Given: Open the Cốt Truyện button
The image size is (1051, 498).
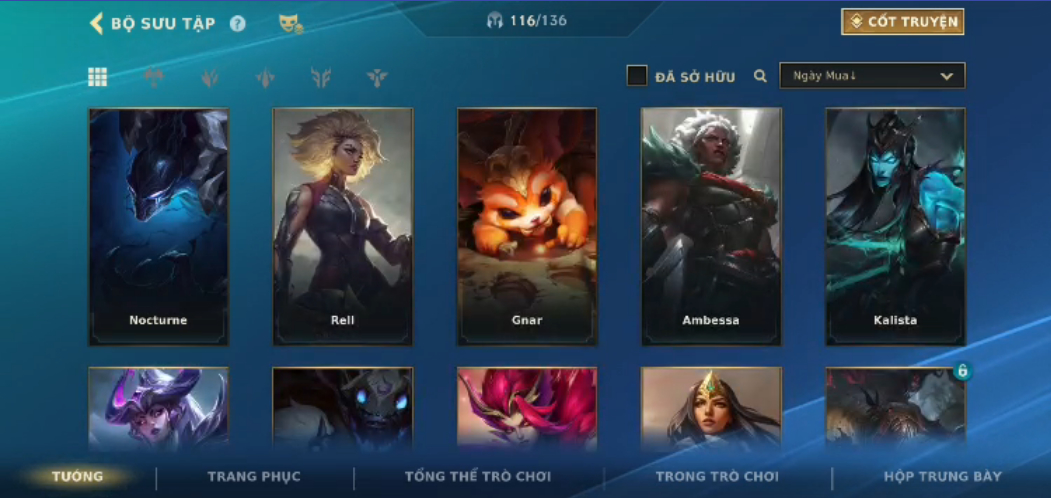Looking at the screenshot, I should point(903,22).
